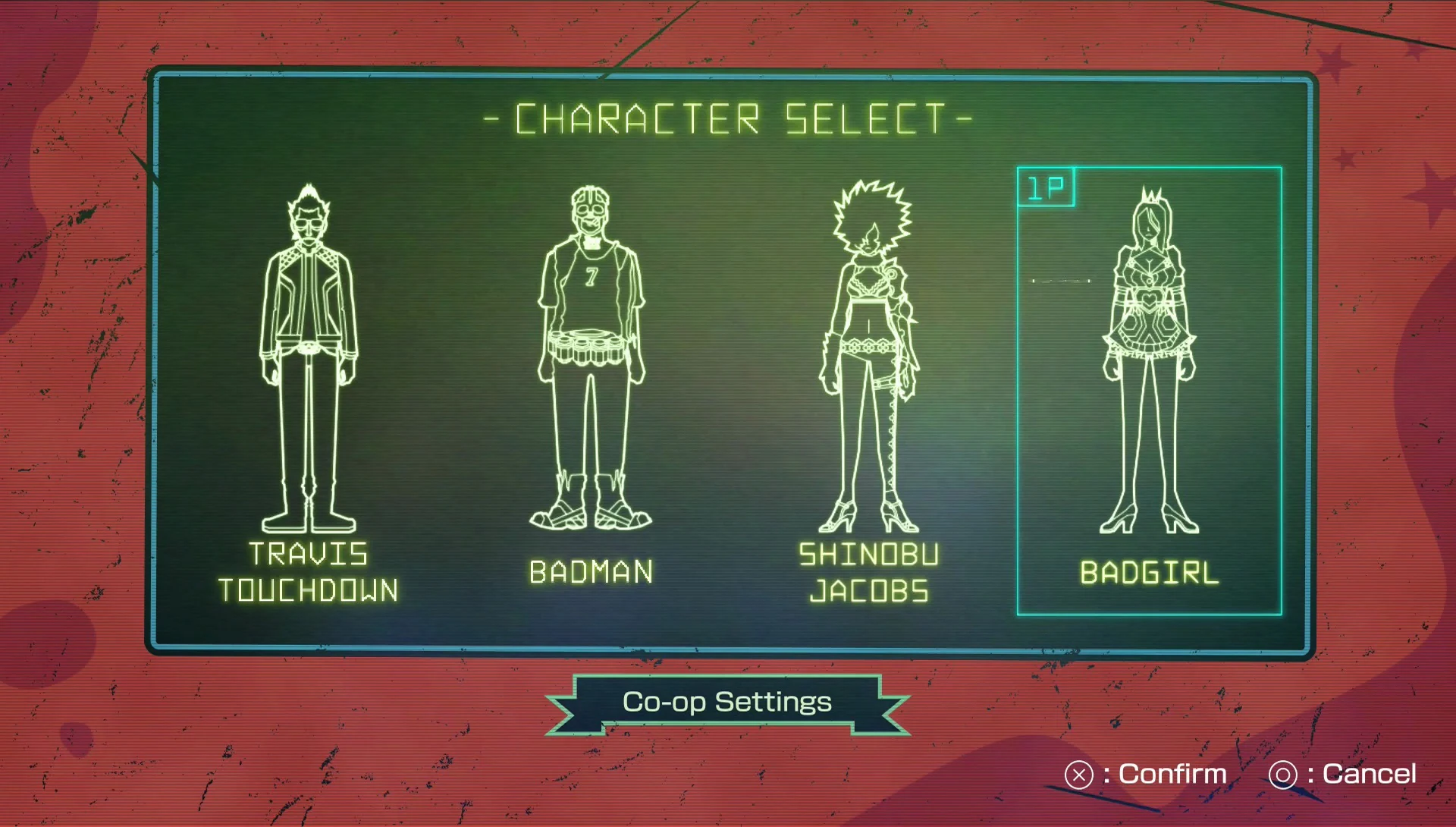This screenshot has width=1456, height=827.
Task: Click the Confirm prompt text
Action: (x=1172, y=774)
